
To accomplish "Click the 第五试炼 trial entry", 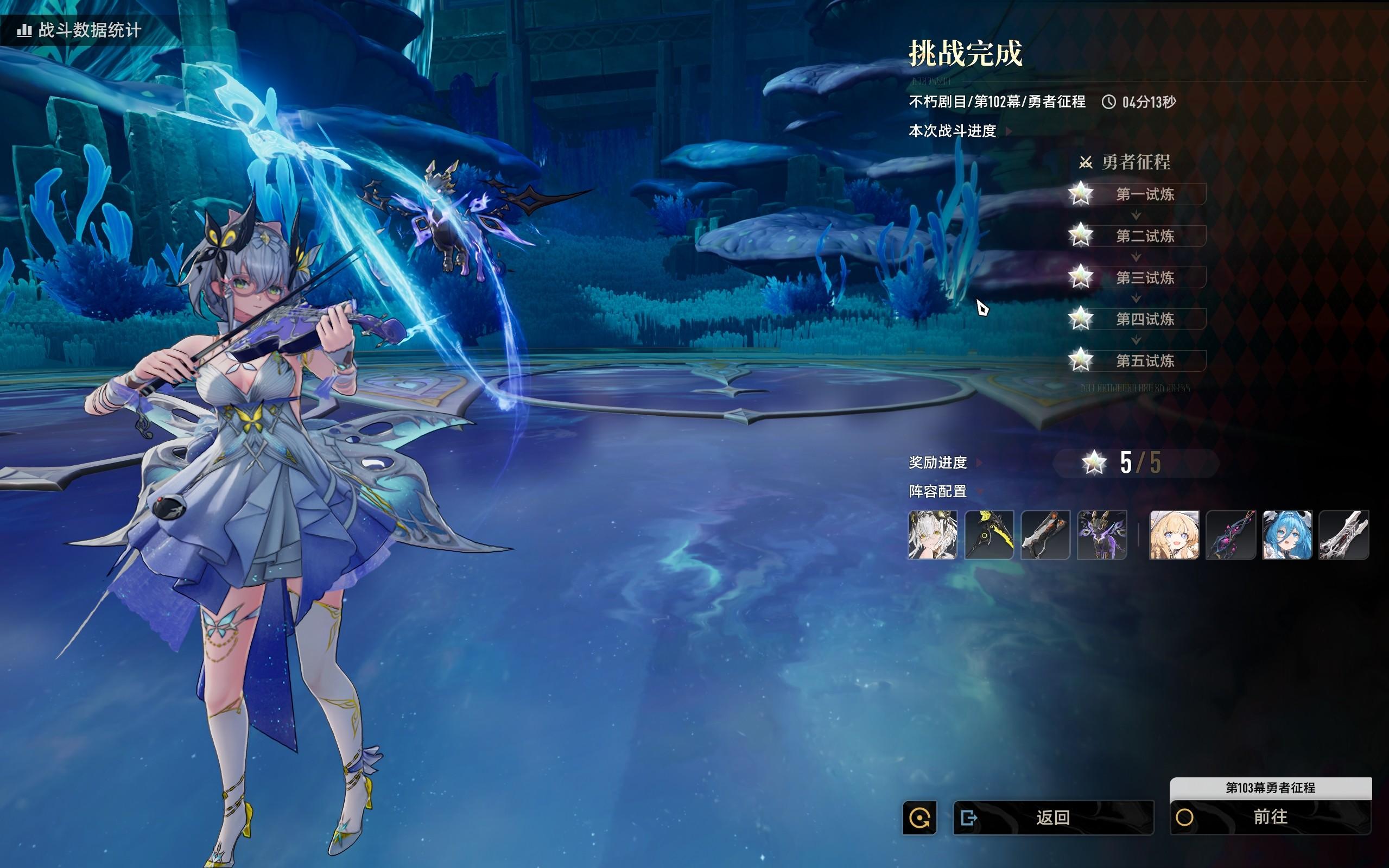I will pyautogui.click(x=1145, y=360).
